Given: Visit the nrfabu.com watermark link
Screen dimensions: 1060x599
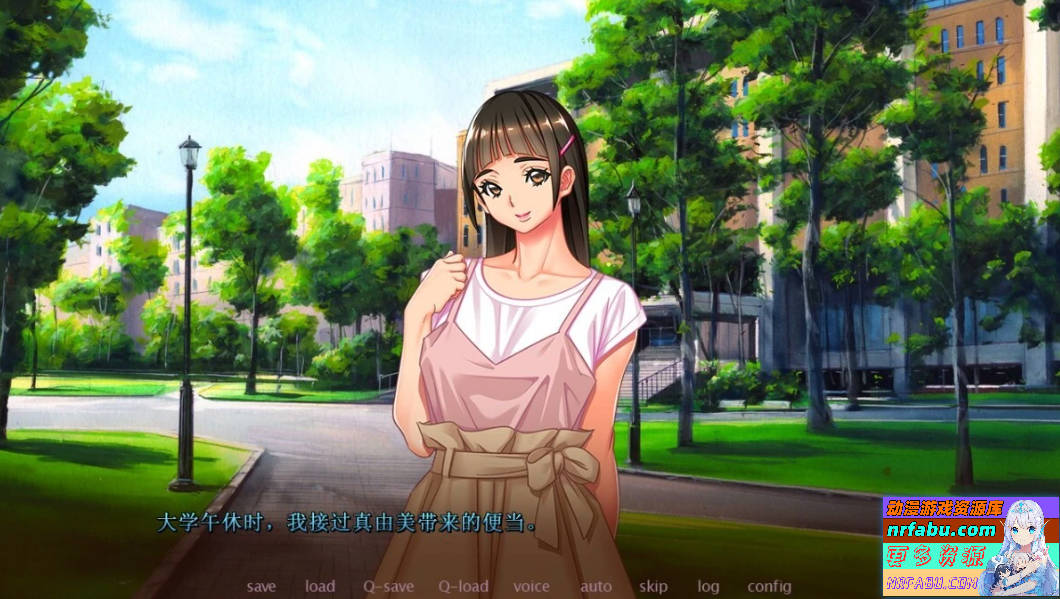Looking at the screenshot, I should tap(941, 530).
